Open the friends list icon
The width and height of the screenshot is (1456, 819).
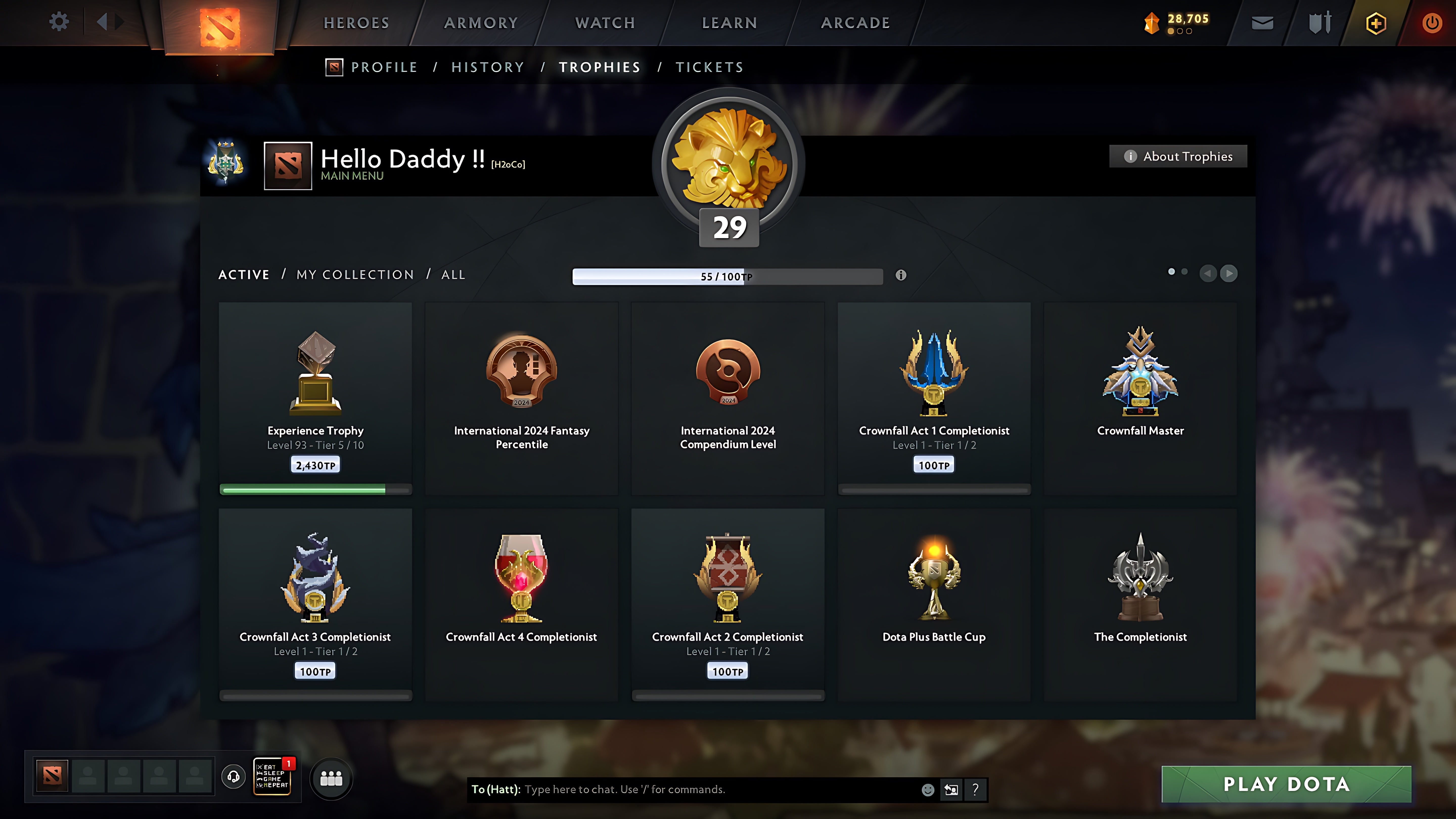click(331, 778)
